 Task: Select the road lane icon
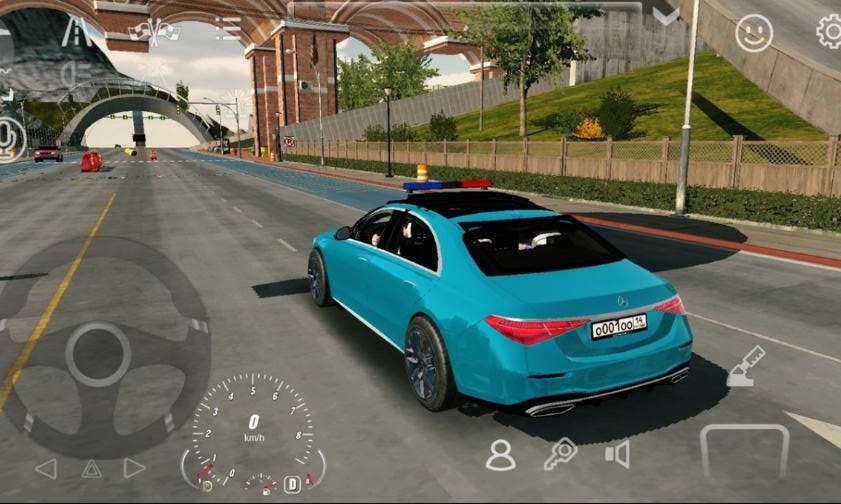pyautogui.click(x=77, y=30)
